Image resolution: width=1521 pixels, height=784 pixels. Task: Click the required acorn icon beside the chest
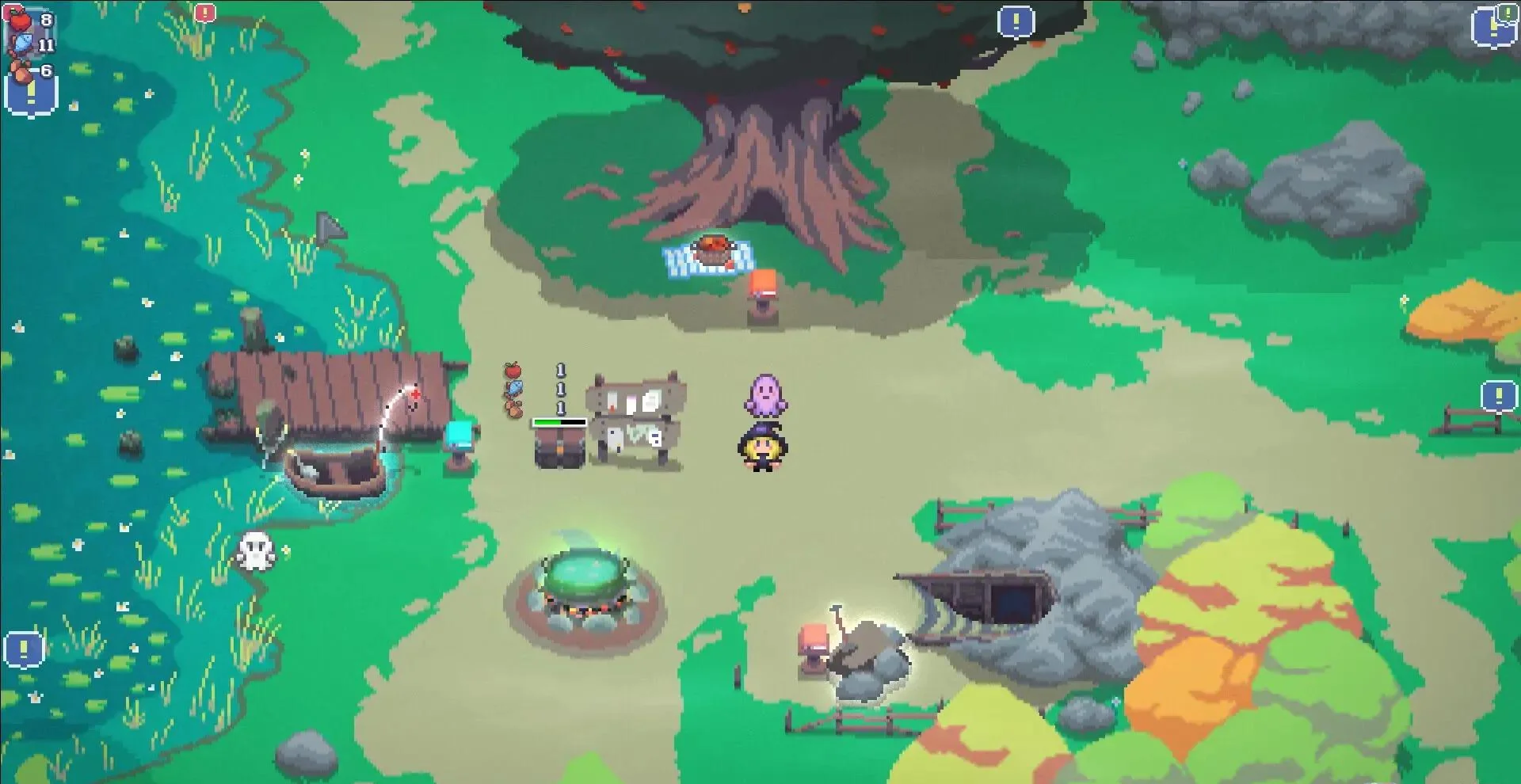coord(513,407)
